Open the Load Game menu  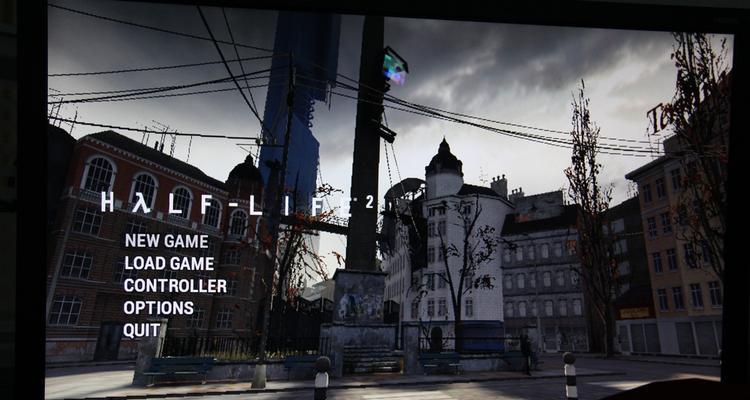168,263
